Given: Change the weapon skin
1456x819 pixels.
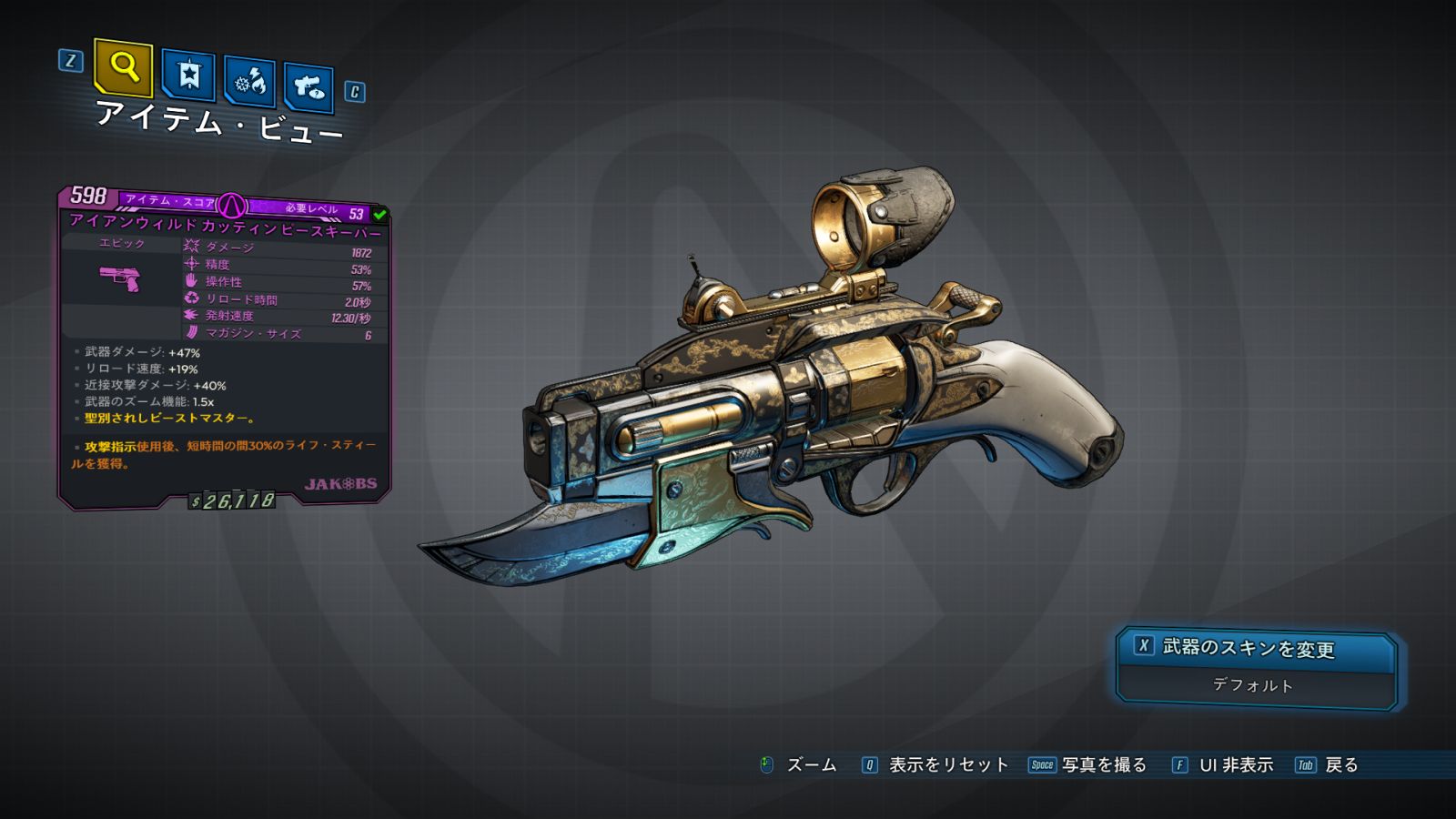Looking at the screenshot, I should pyautogui.click(x=1256, y=648).
